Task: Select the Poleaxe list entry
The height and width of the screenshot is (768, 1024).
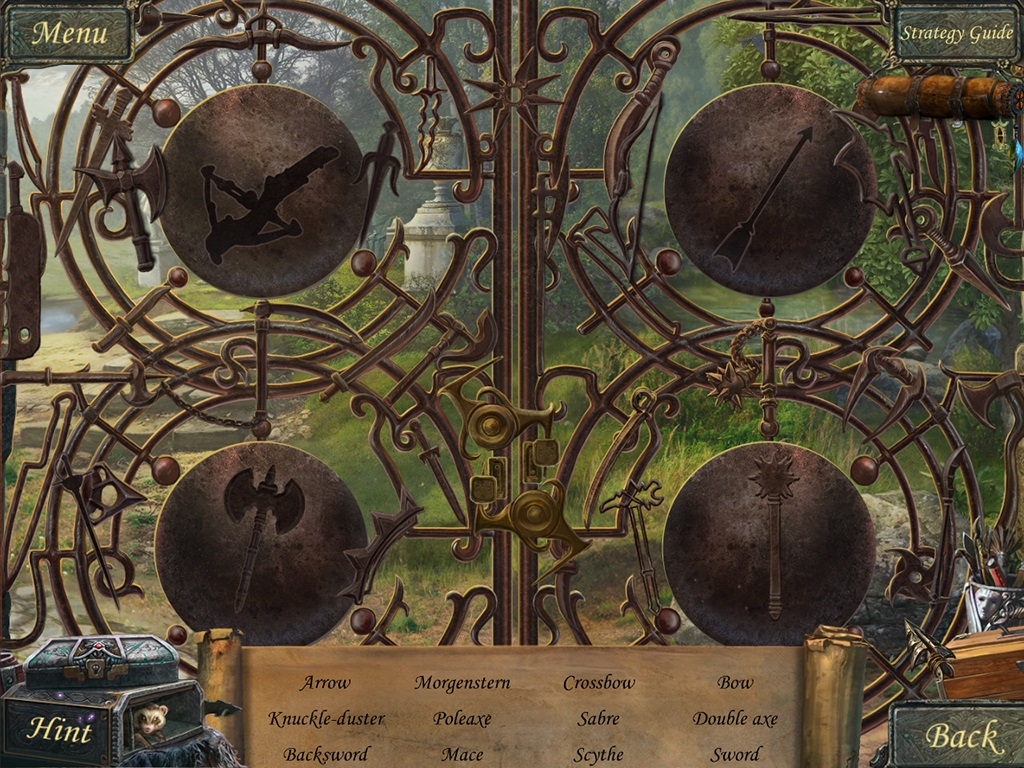Action: [x=462, y=718]
